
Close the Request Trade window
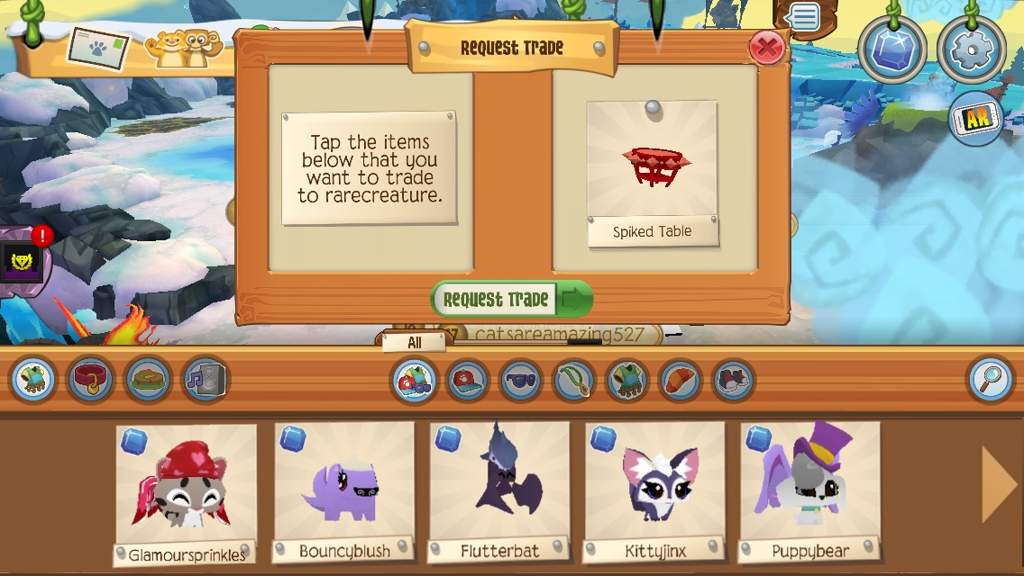767,47
